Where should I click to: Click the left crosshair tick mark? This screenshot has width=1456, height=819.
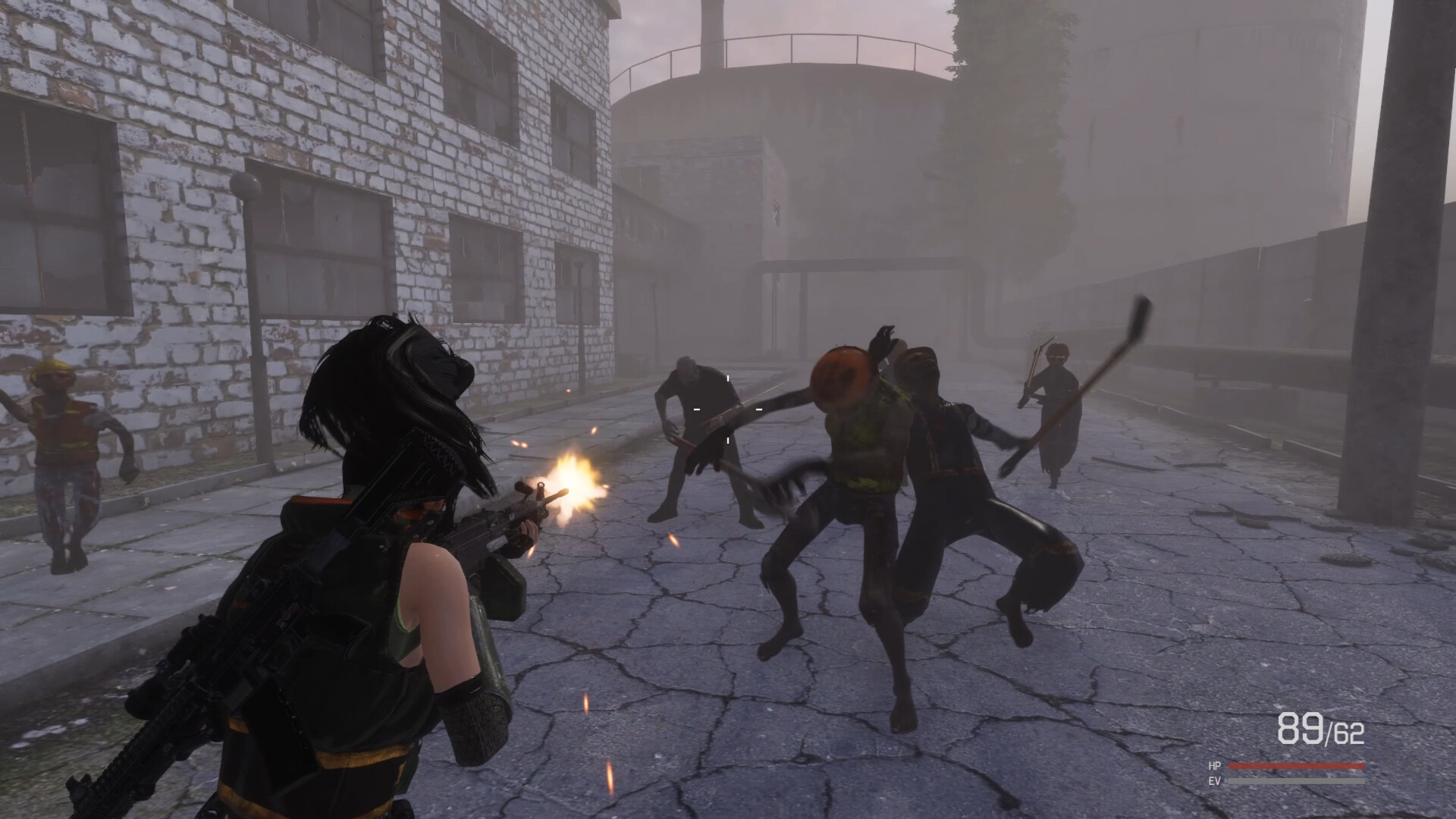(x=696, y=409)
